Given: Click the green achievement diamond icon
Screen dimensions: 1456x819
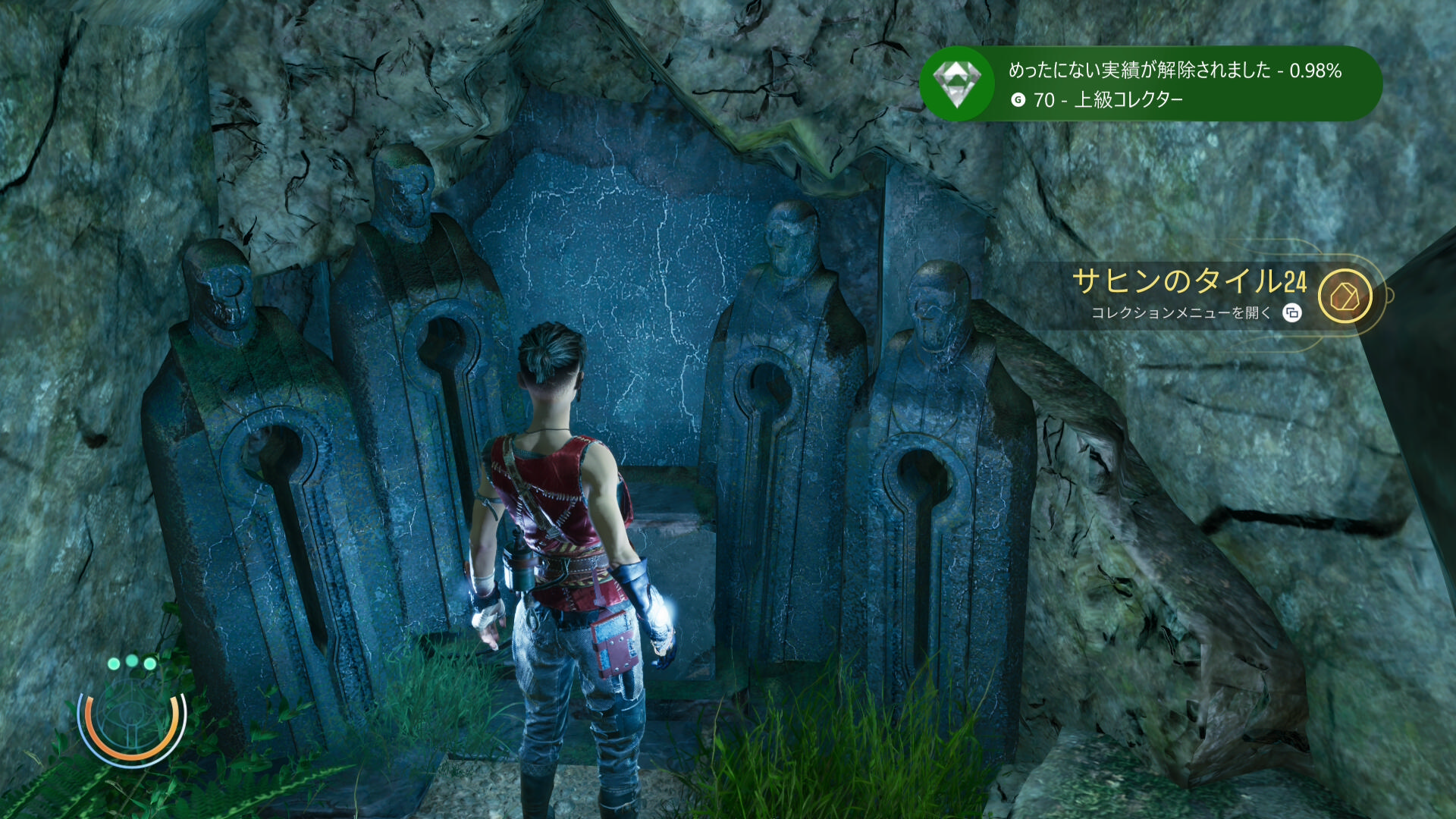Looking at the screenshot, I should tap(957, 83).
